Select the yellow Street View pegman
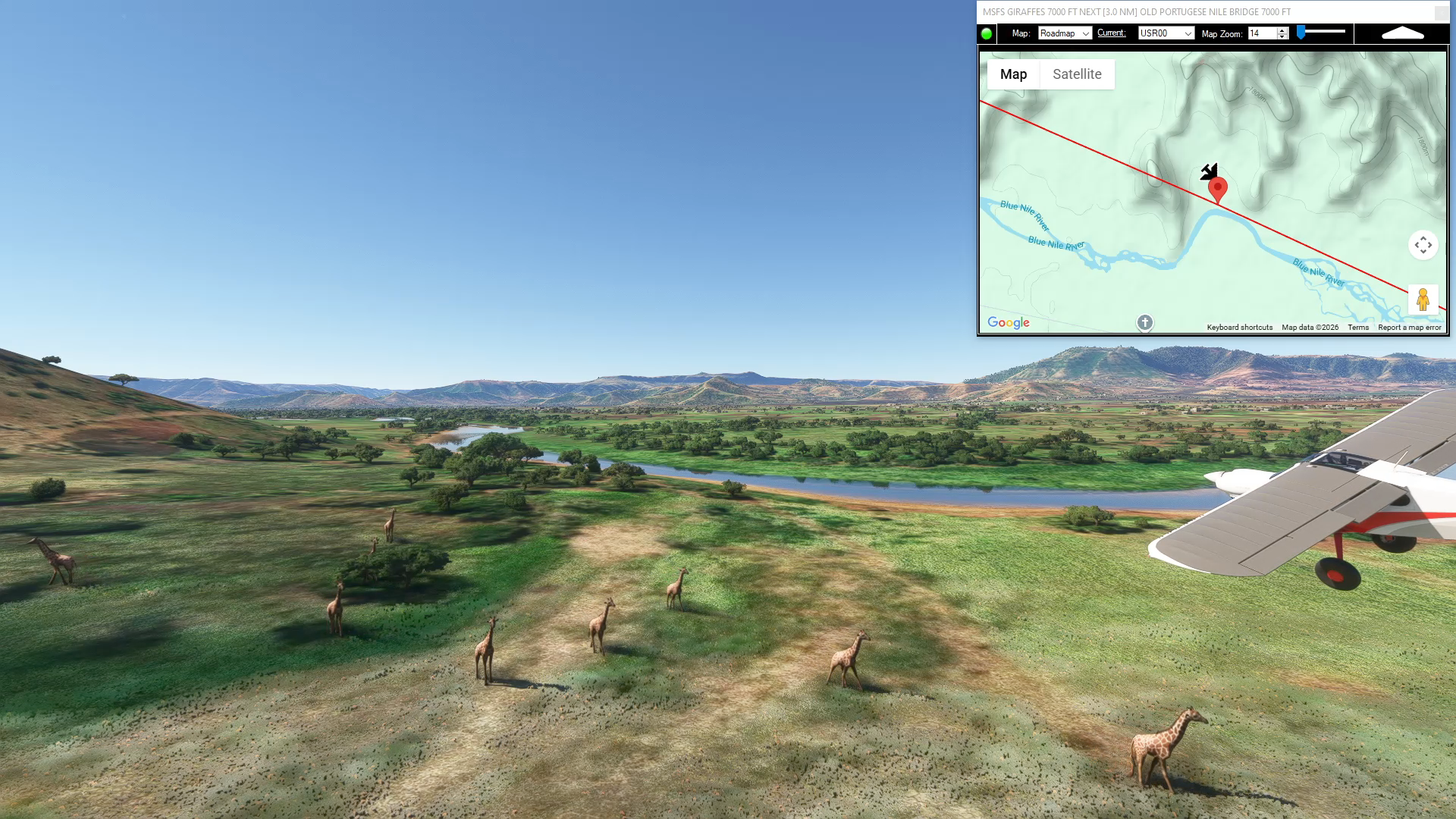The width and height of the screenshot is (1456, 819). 1423,300
